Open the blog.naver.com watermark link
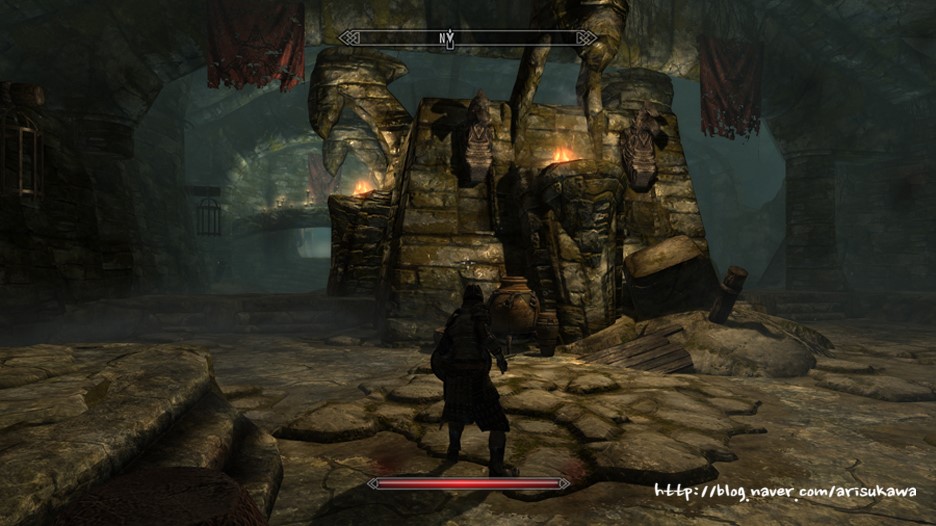 tap(785, 492)
